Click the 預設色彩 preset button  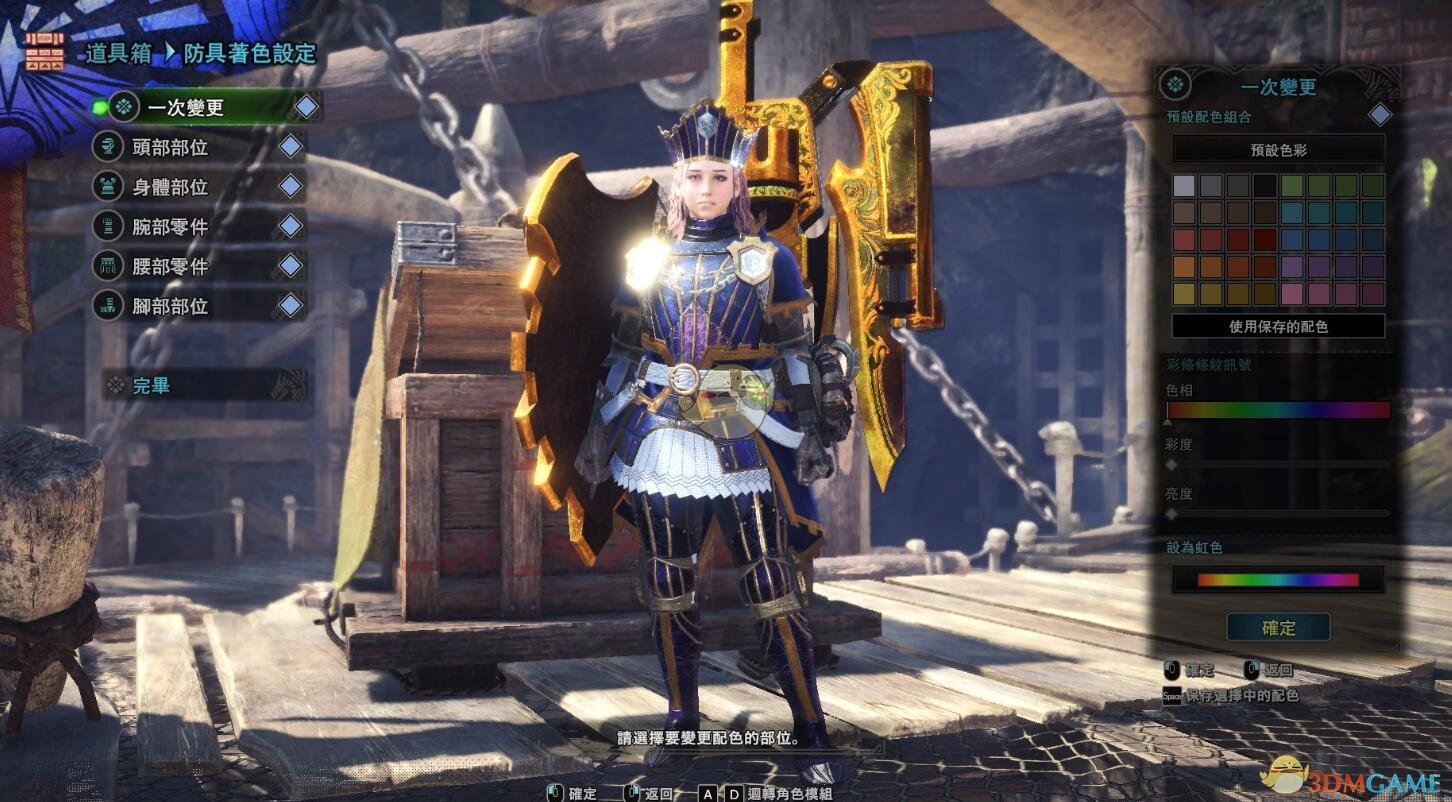(1278, 150)
